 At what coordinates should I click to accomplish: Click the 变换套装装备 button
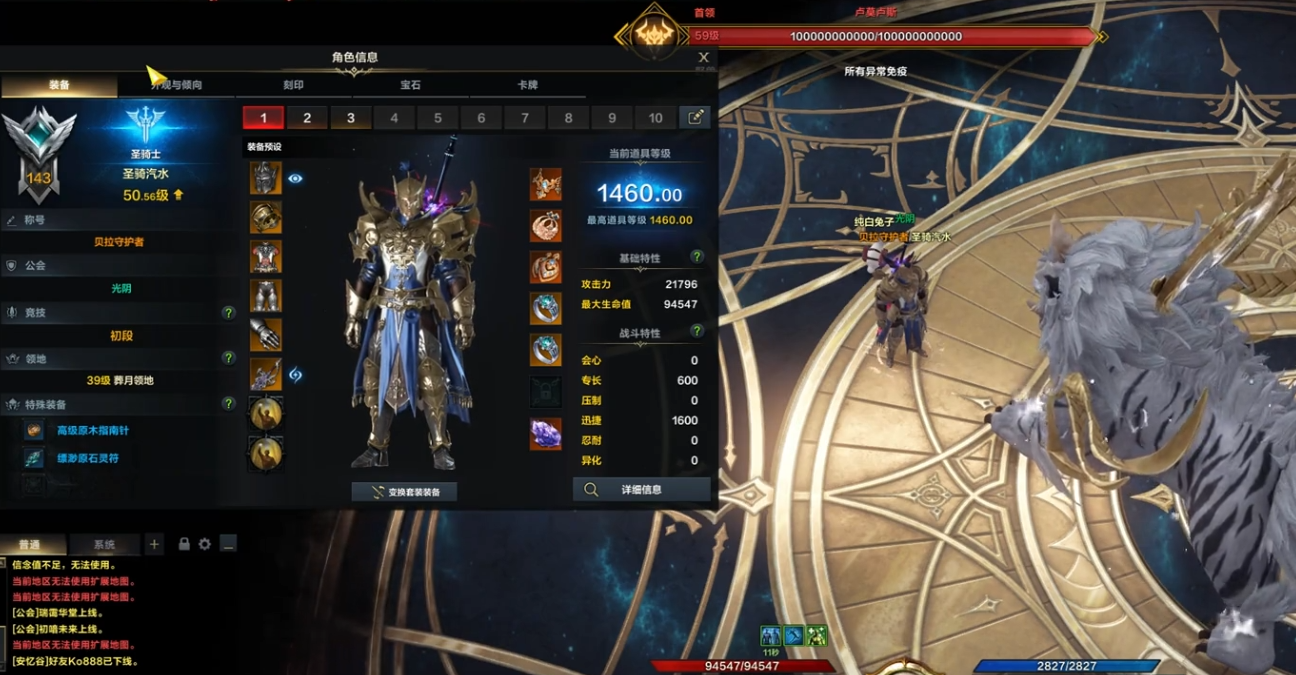(404, 492)
